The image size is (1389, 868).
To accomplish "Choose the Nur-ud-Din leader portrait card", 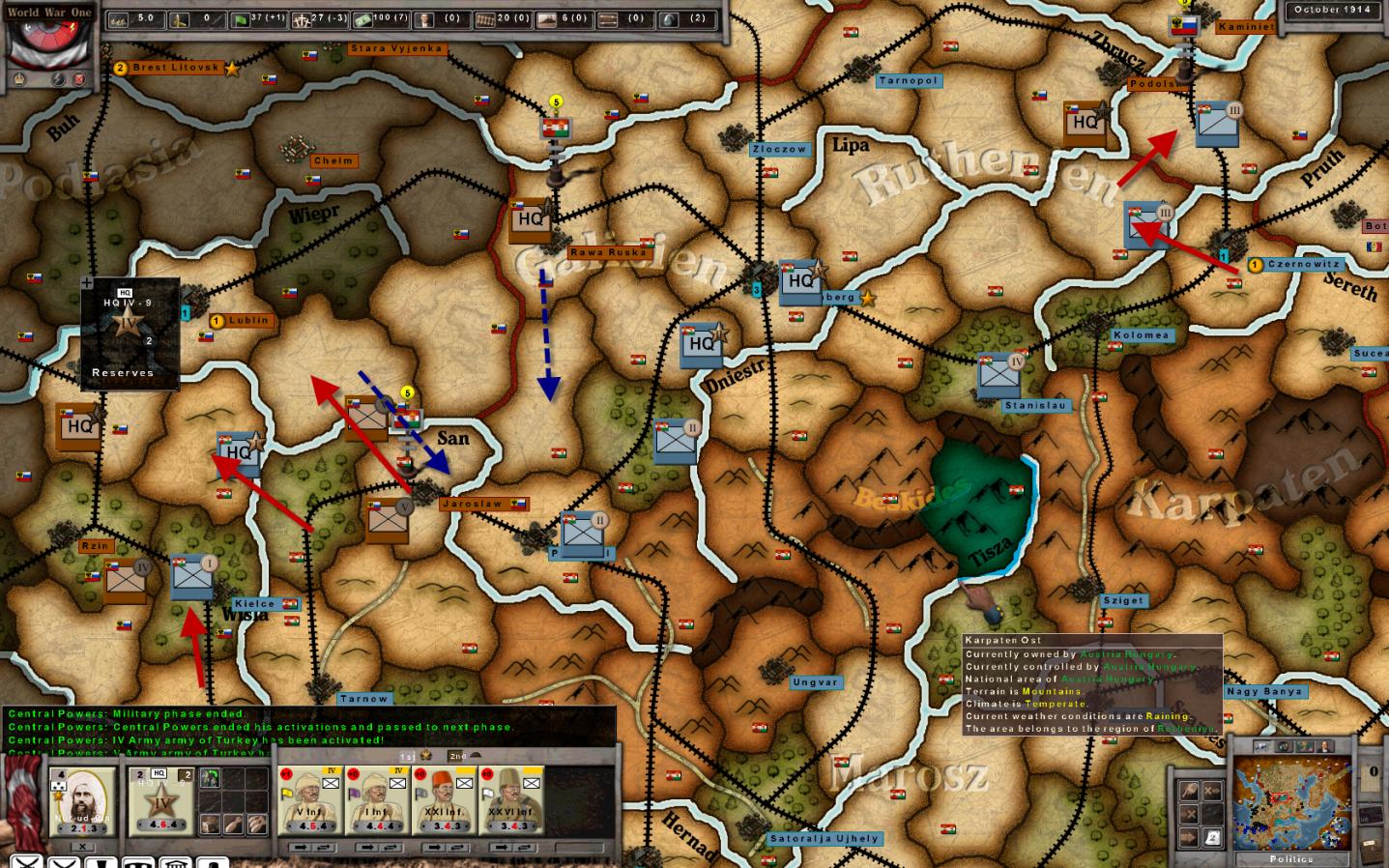I will click(x=81, y=800).
